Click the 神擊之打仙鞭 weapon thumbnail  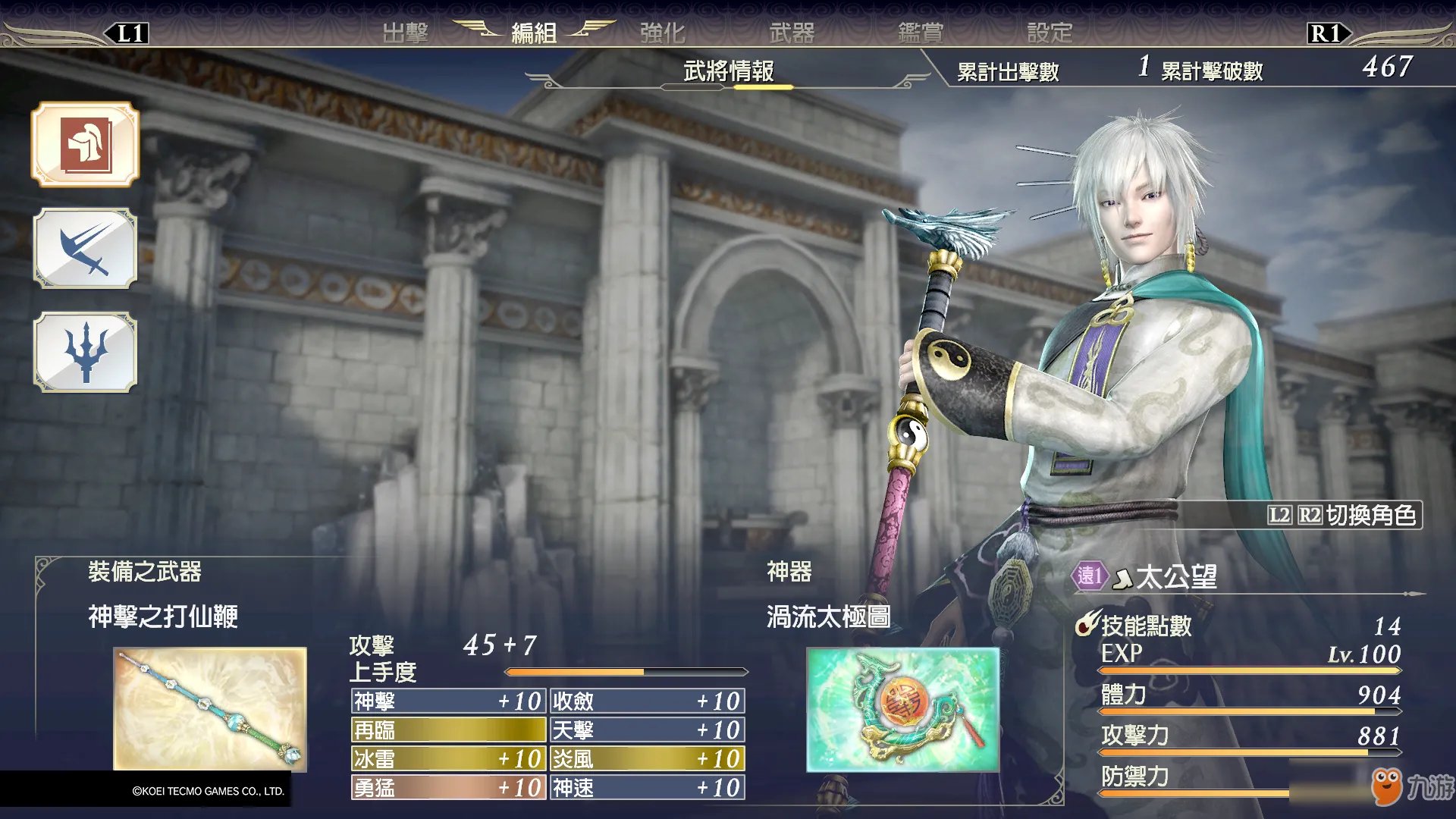click(x=210, y=709)
